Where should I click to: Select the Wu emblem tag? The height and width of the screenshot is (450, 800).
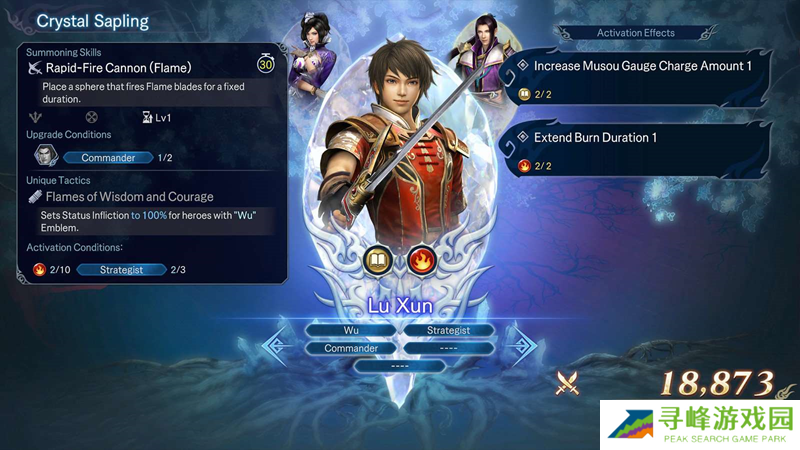(351, 330)
